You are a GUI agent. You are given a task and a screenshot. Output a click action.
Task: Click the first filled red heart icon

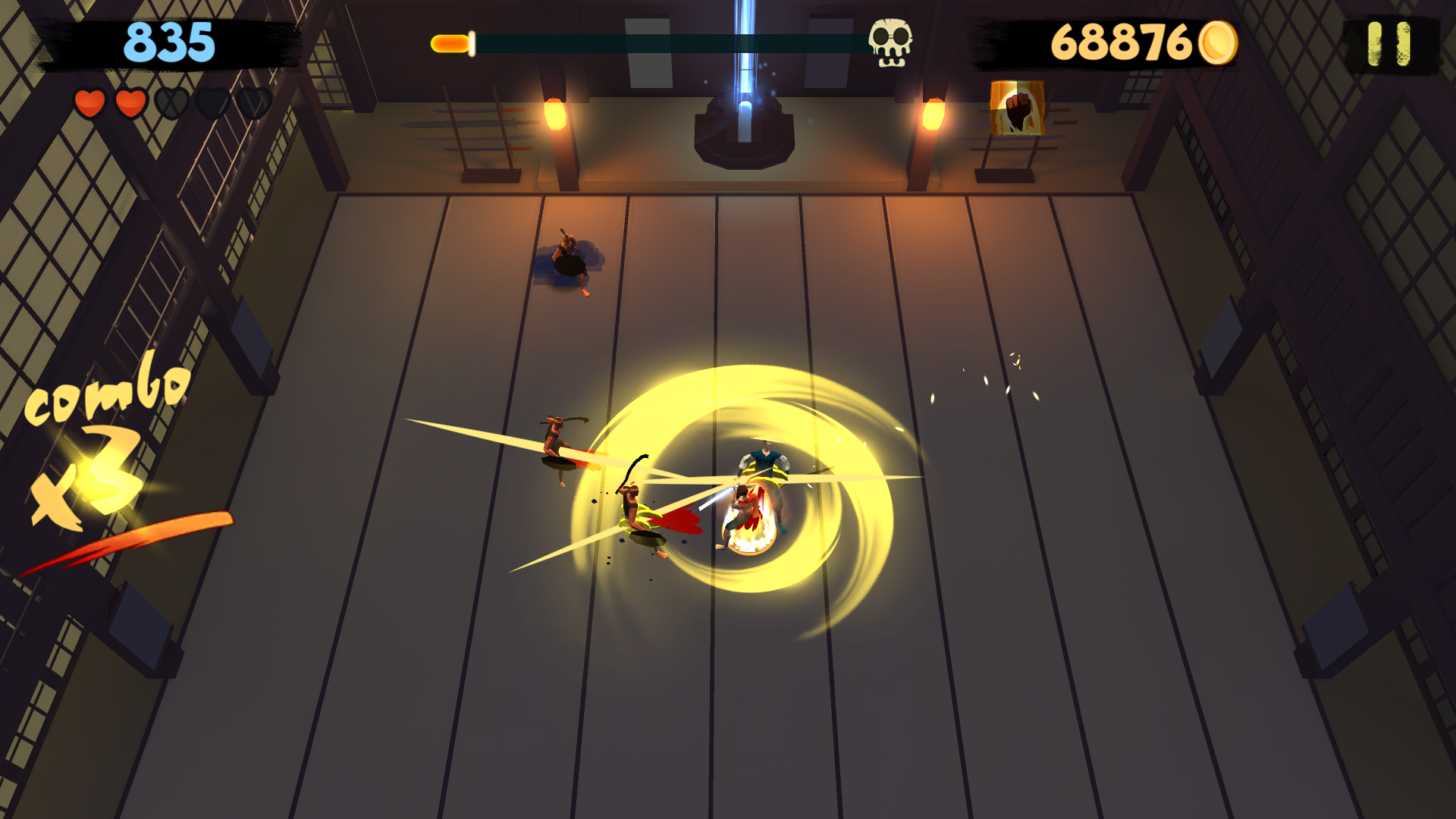[x=90, y=102]
